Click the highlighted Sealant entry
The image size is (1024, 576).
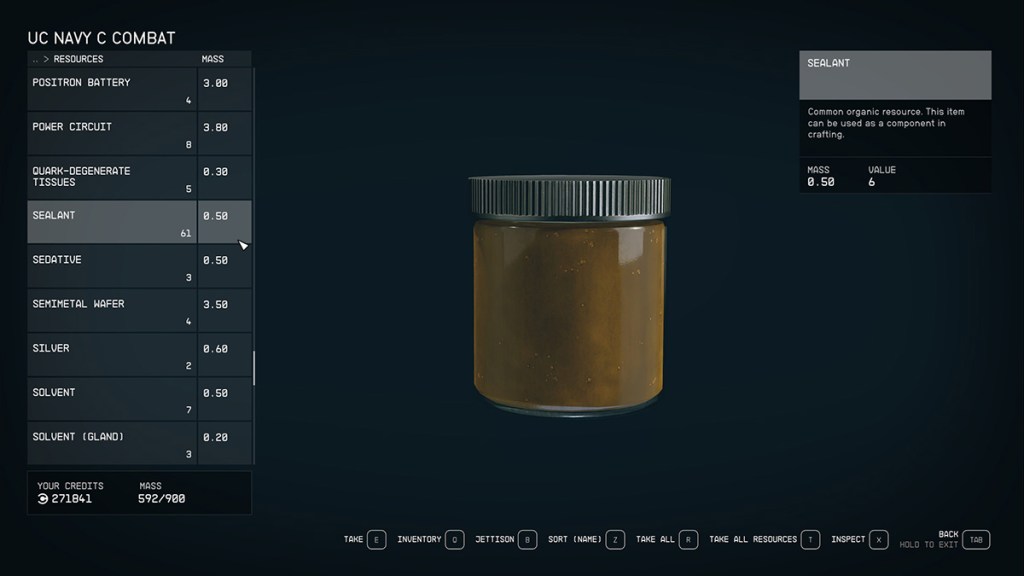[112, 222]
